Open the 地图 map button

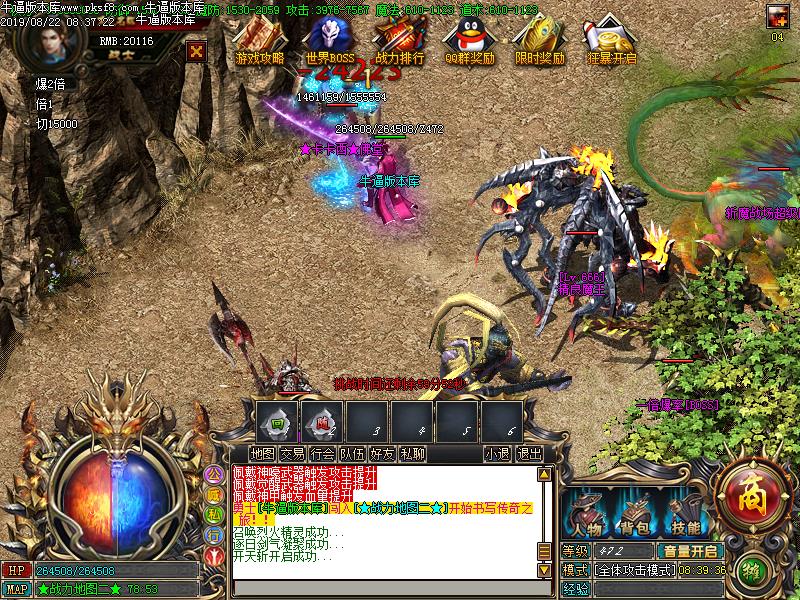coord(262,453)
